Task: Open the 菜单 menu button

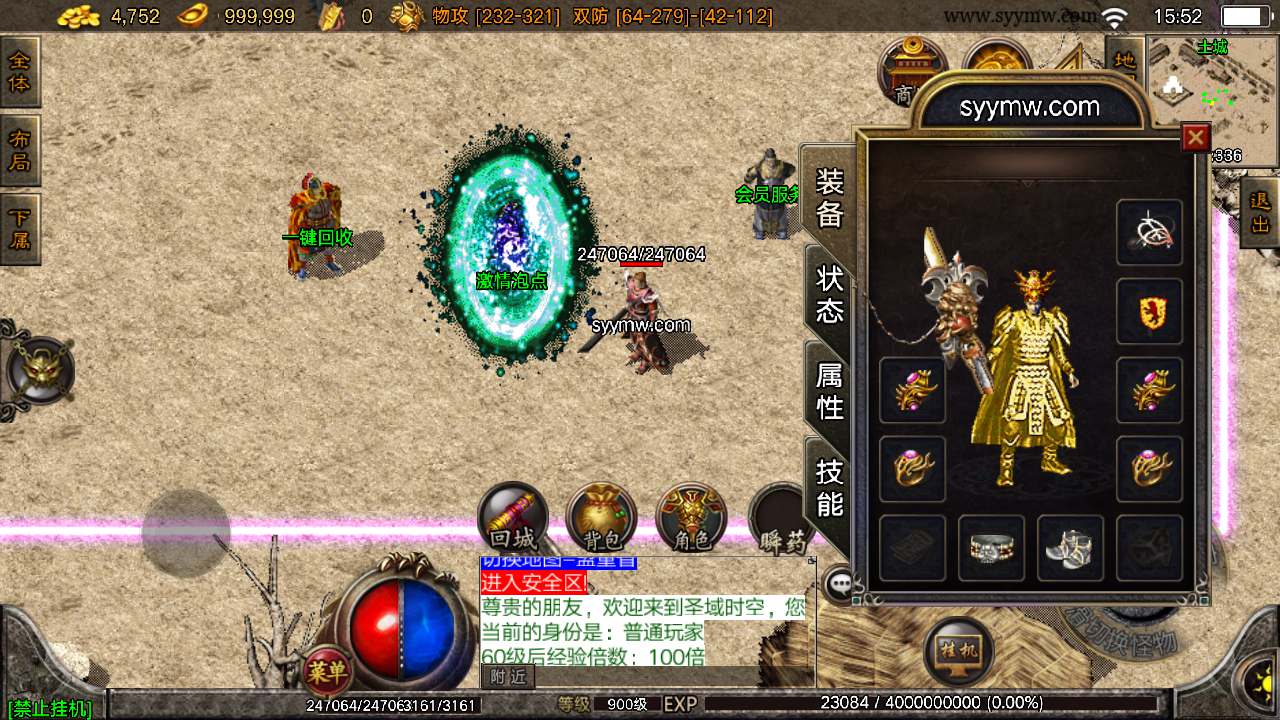Action: tap(326, 672)
